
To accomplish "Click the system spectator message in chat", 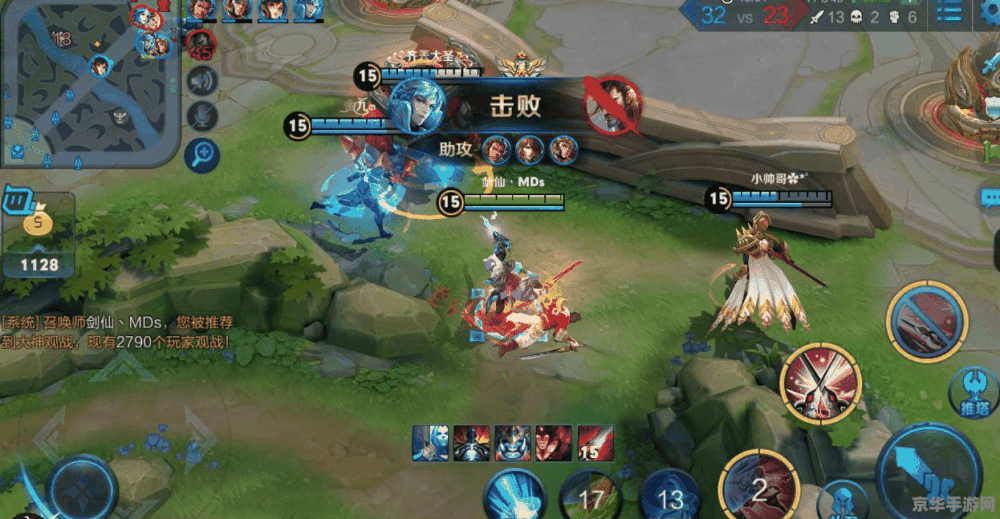I will [x=118, y=332].
